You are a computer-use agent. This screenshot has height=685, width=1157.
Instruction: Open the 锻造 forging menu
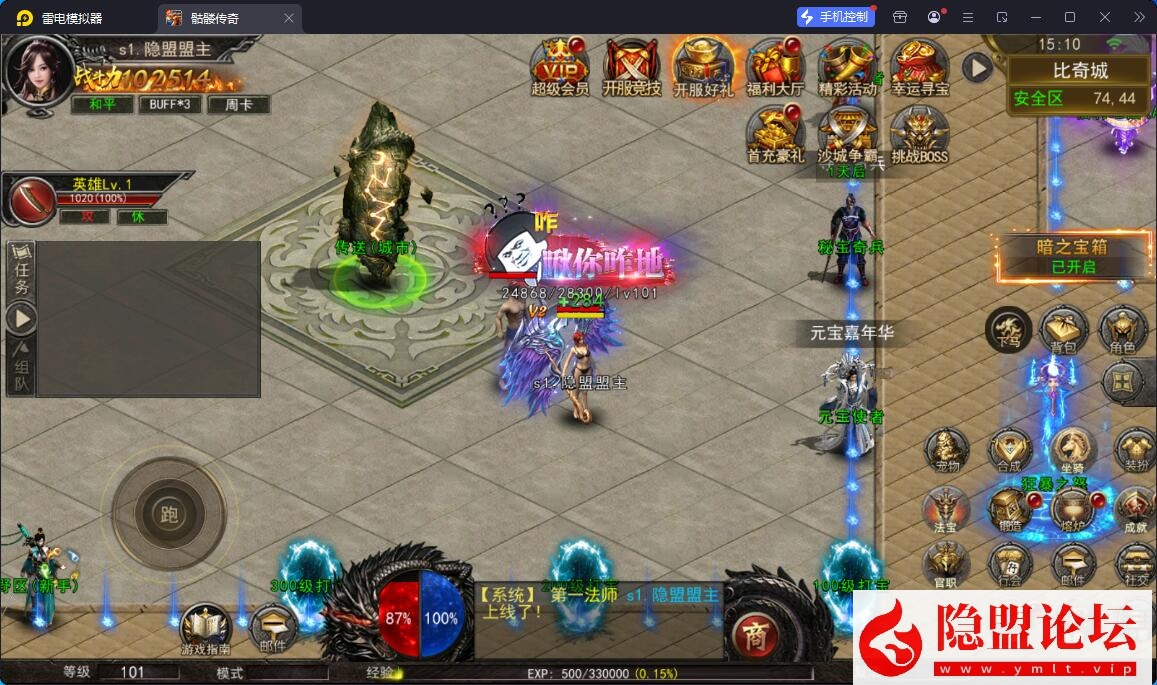[1009, 508]
